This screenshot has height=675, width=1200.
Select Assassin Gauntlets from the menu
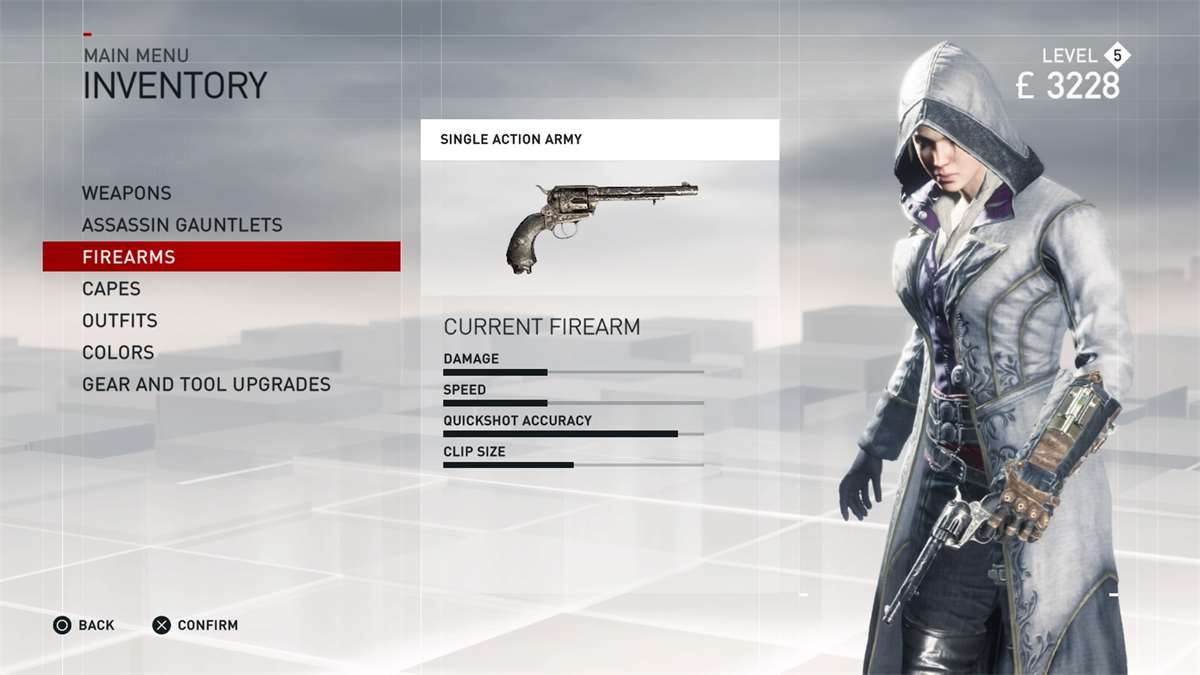coord(182,225)
